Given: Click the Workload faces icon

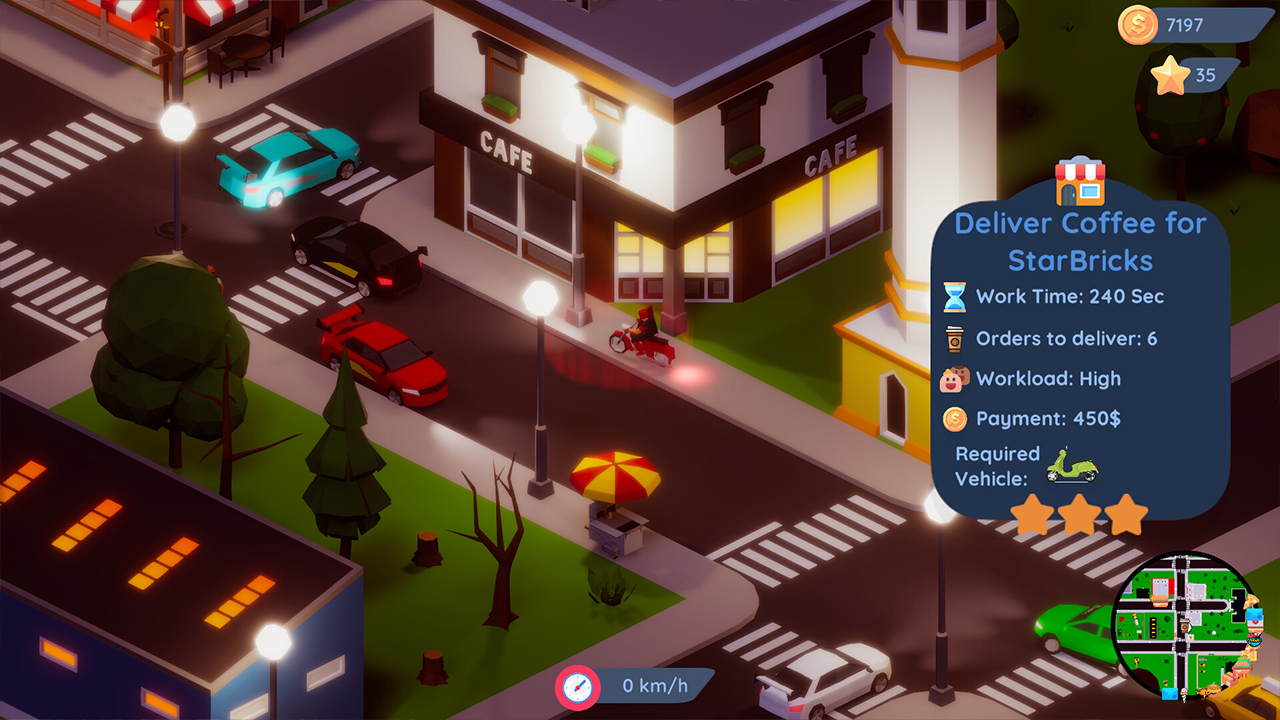Looking at the screenshot, I should 953,379.
